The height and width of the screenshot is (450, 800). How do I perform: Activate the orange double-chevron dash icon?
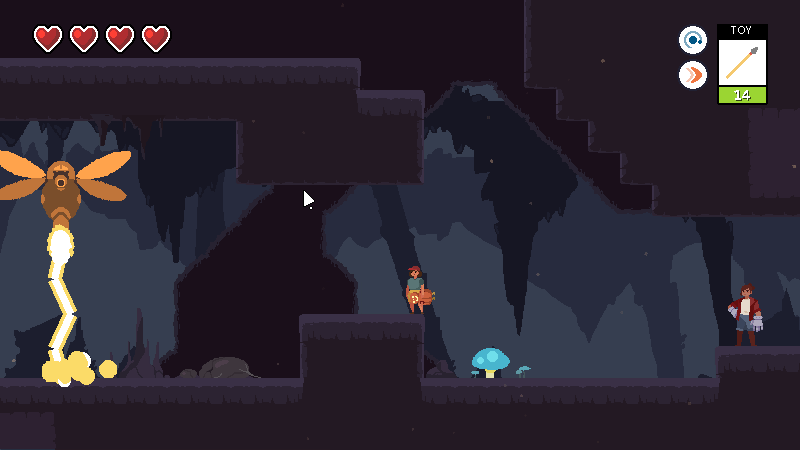(x=693, y=75)
